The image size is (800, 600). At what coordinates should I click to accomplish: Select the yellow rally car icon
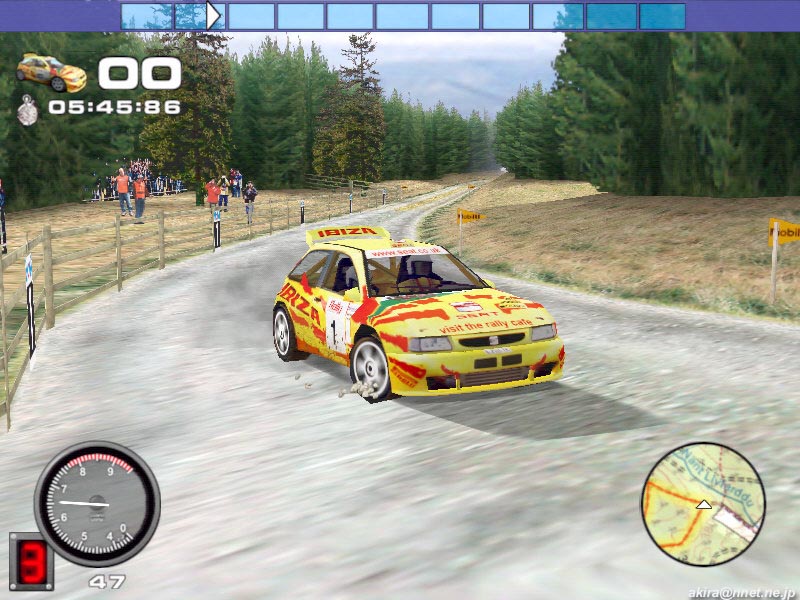point(52,72)
